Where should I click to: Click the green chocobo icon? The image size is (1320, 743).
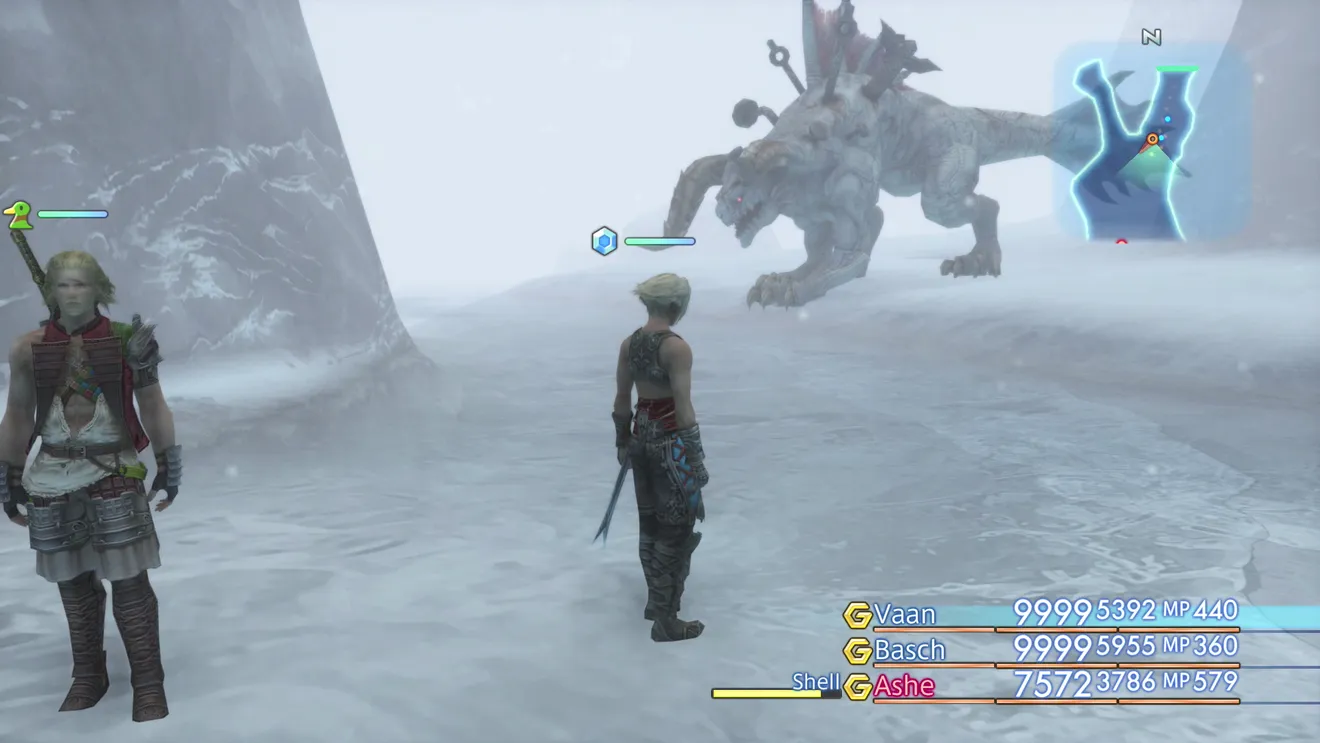(17, 214)
